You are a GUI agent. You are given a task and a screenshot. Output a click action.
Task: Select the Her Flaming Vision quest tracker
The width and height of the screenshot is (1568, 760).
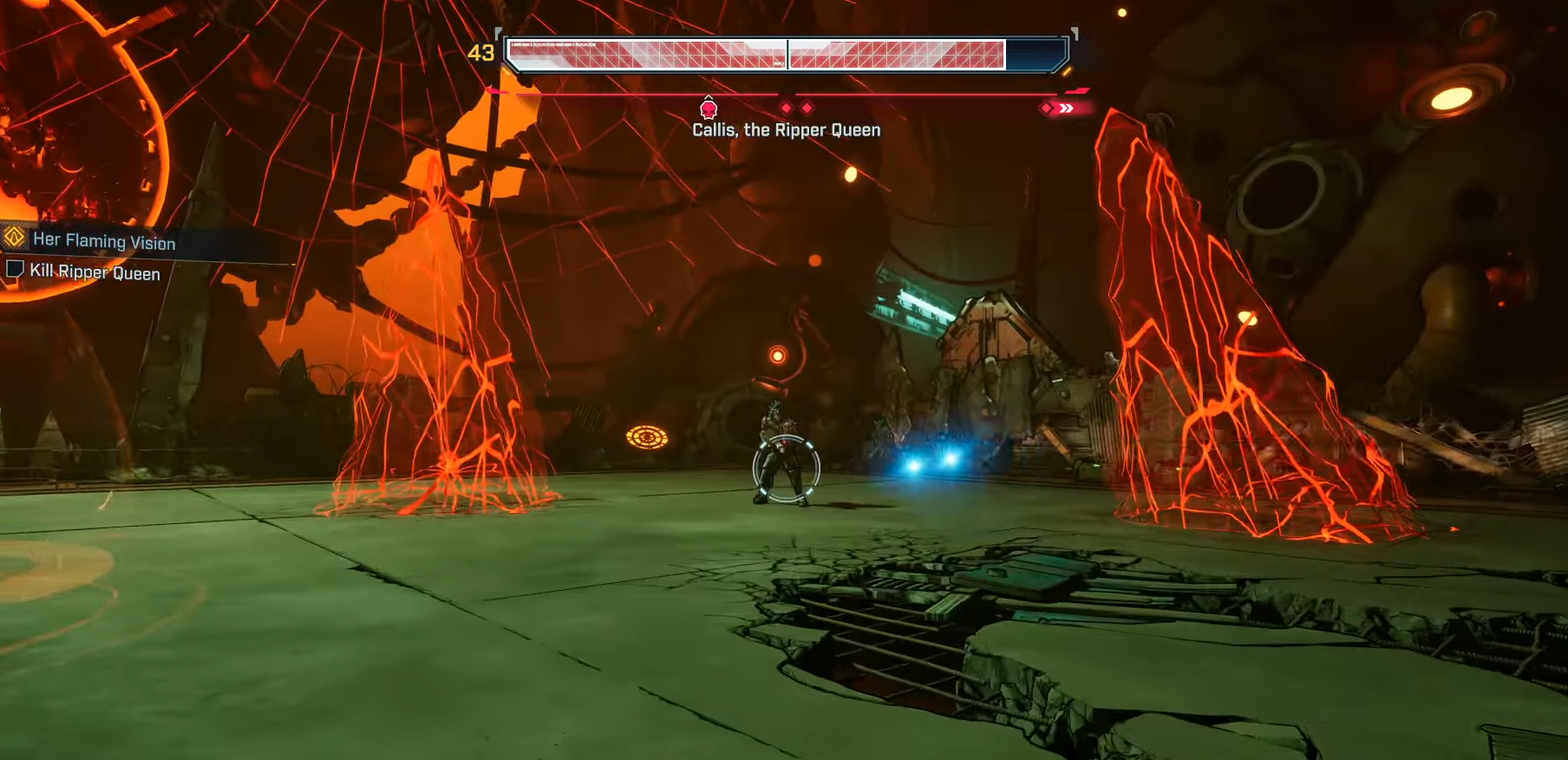coord(104,240)
